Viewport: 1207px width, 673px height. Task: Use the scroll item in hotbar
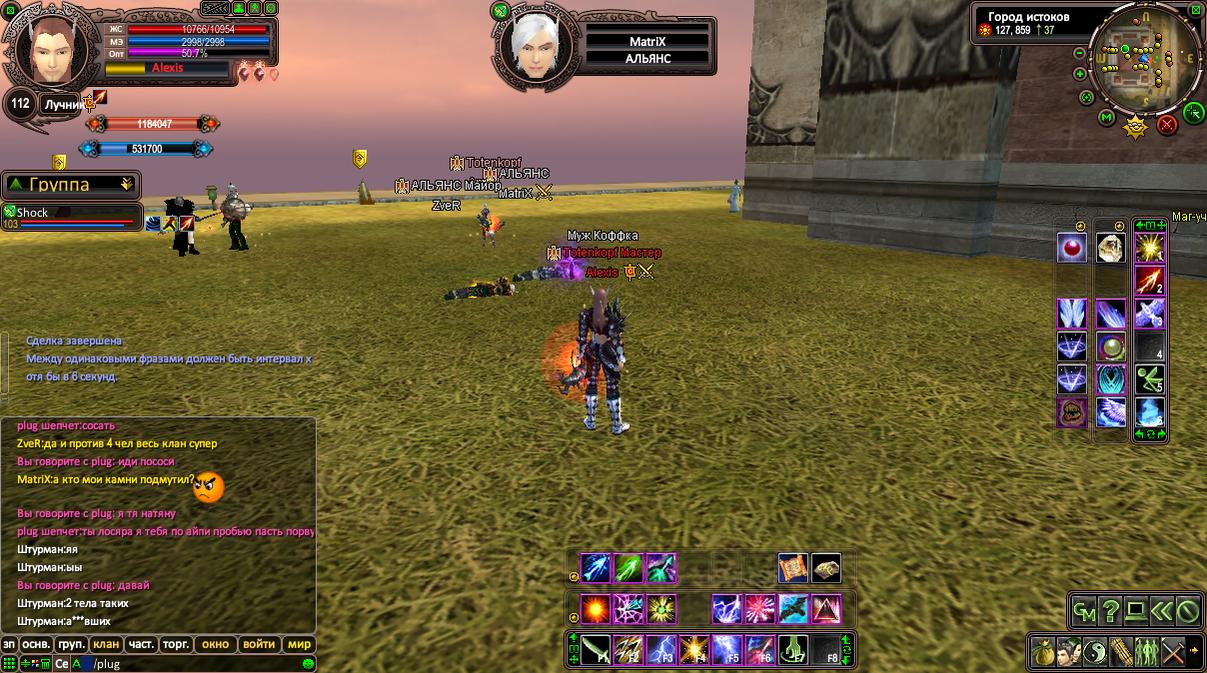[793, 568]
